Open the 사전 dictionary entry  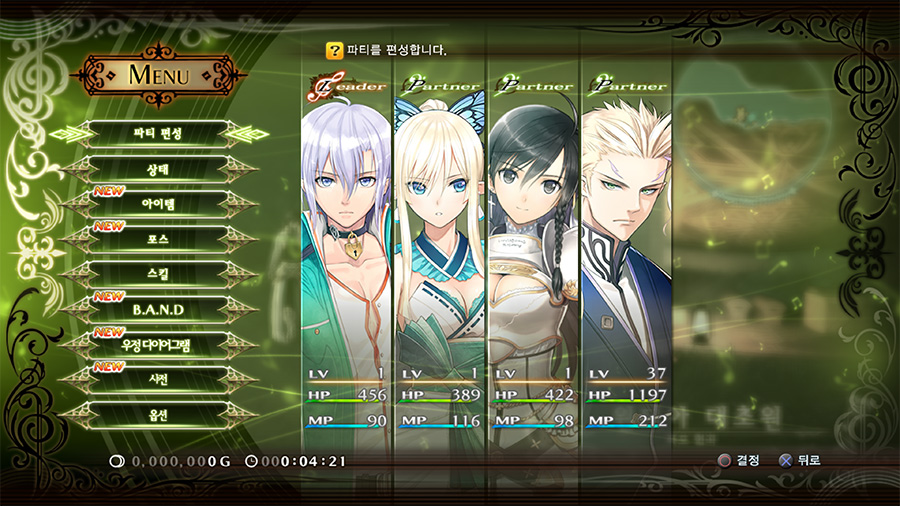pos(158,379)
